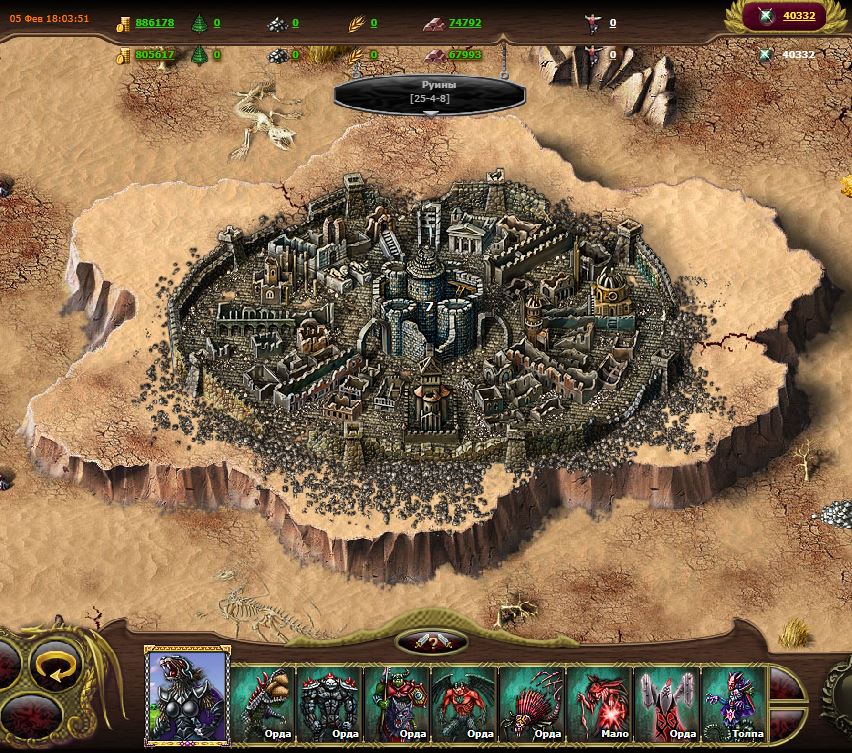Image resolution: width=852 pixels, height=753 pixels.
Task: Click the ingot resource count 74792
Action: [x=465, y=22]
